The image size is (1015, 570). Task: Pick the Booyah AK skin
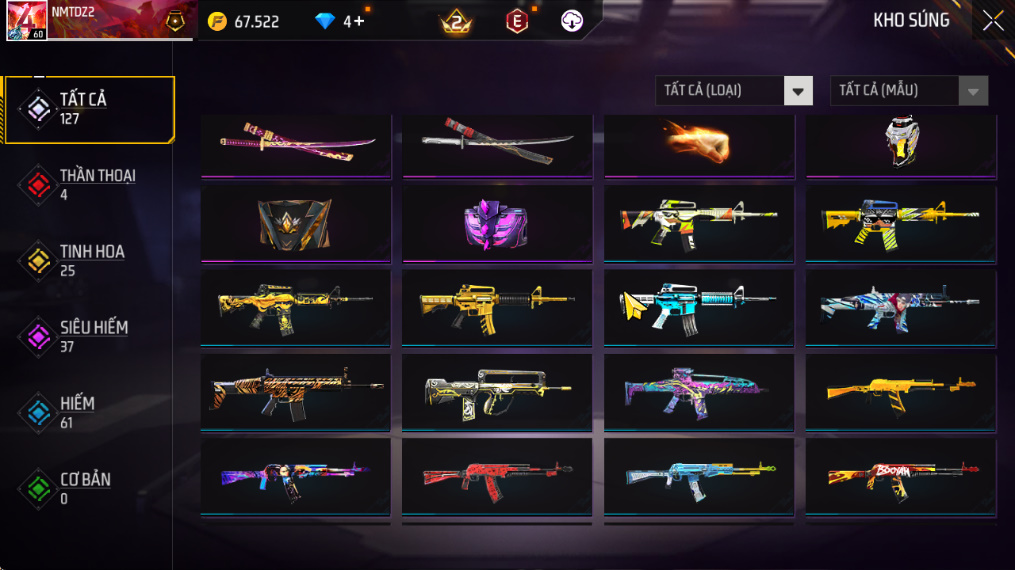click(x=901, y=477)
